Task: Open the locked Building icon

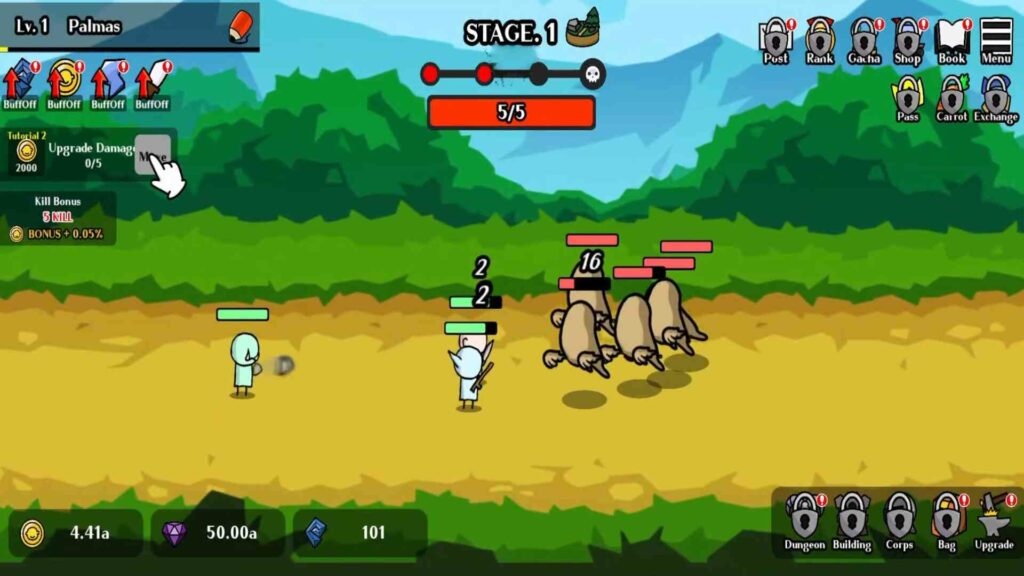Action: point(852,521)
